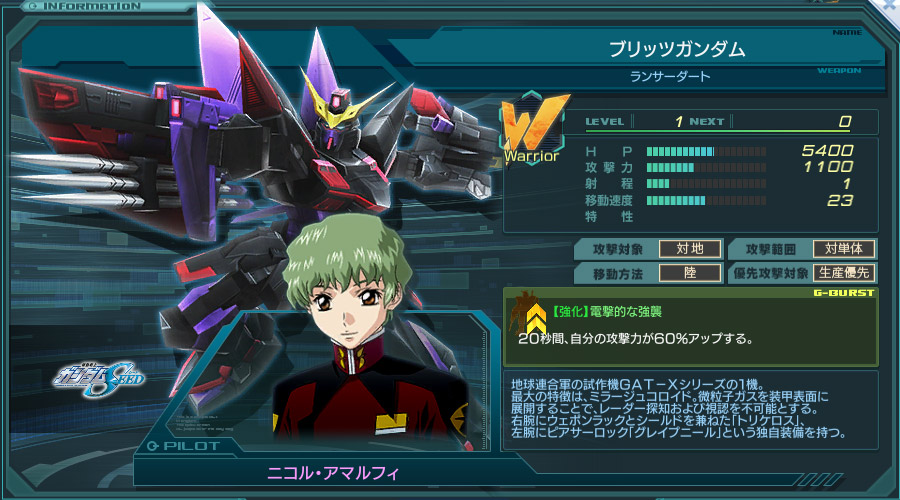
Task: Close the unit information panel
Action: (x=888, y=6)
